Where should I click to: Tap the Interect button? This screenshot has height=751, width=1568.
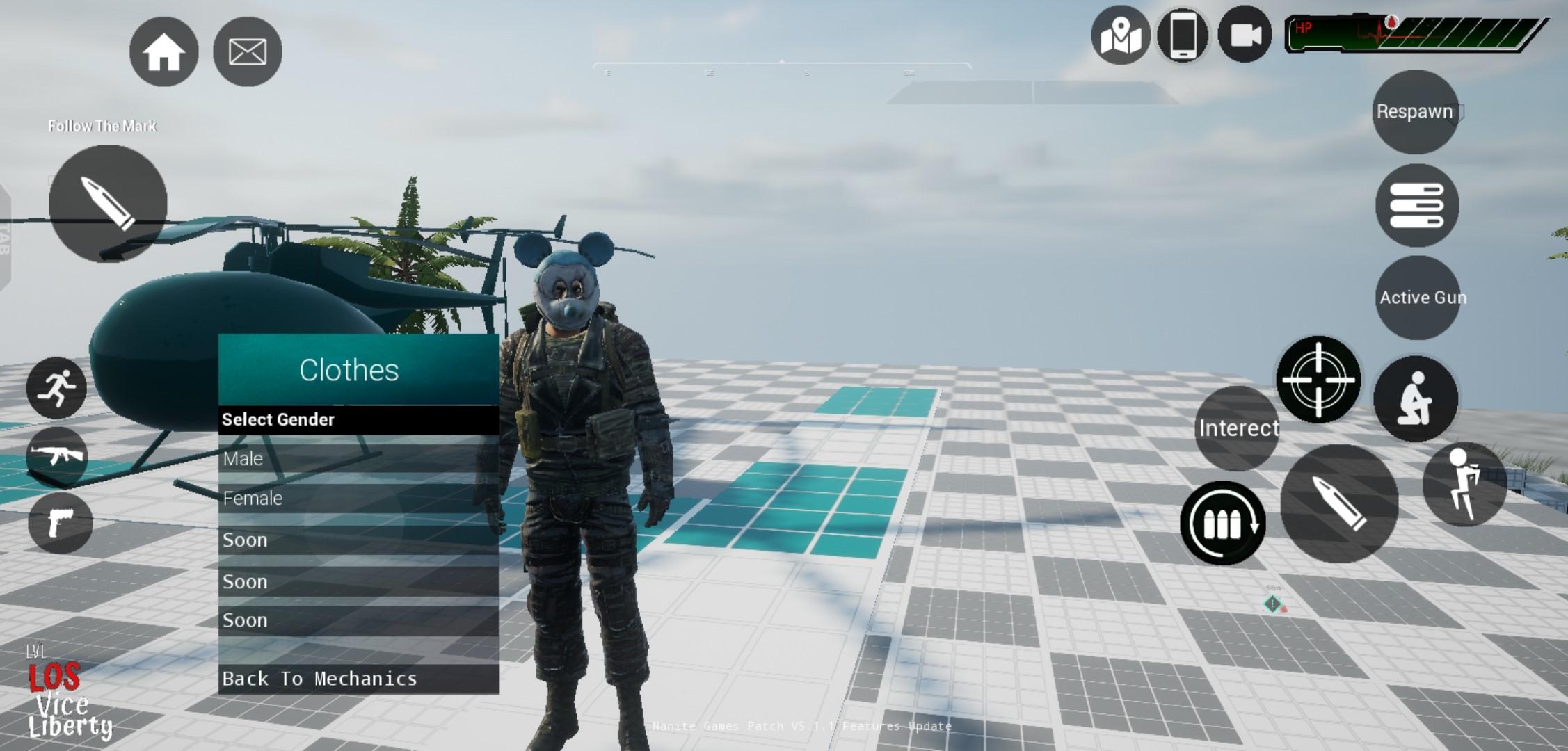point(1237,428)
